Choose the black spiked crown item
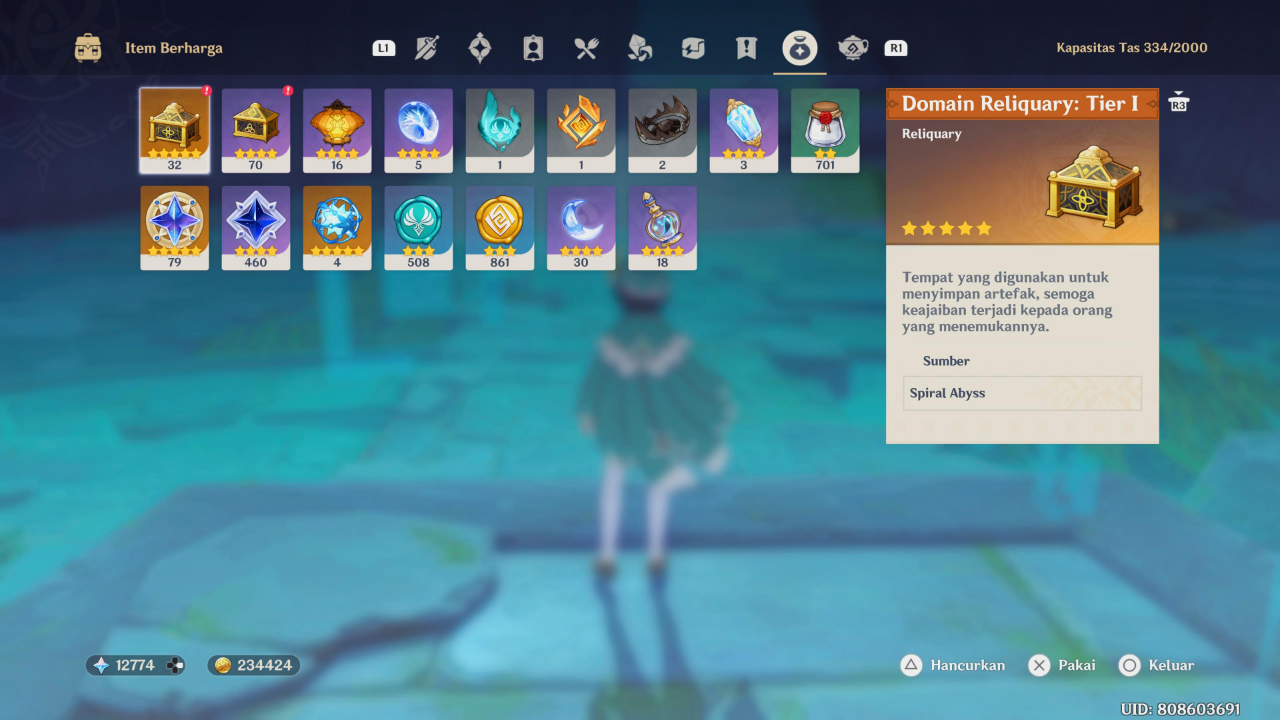Image resolution: width=1280 pixels, height=720 pixels. point(662,130)
